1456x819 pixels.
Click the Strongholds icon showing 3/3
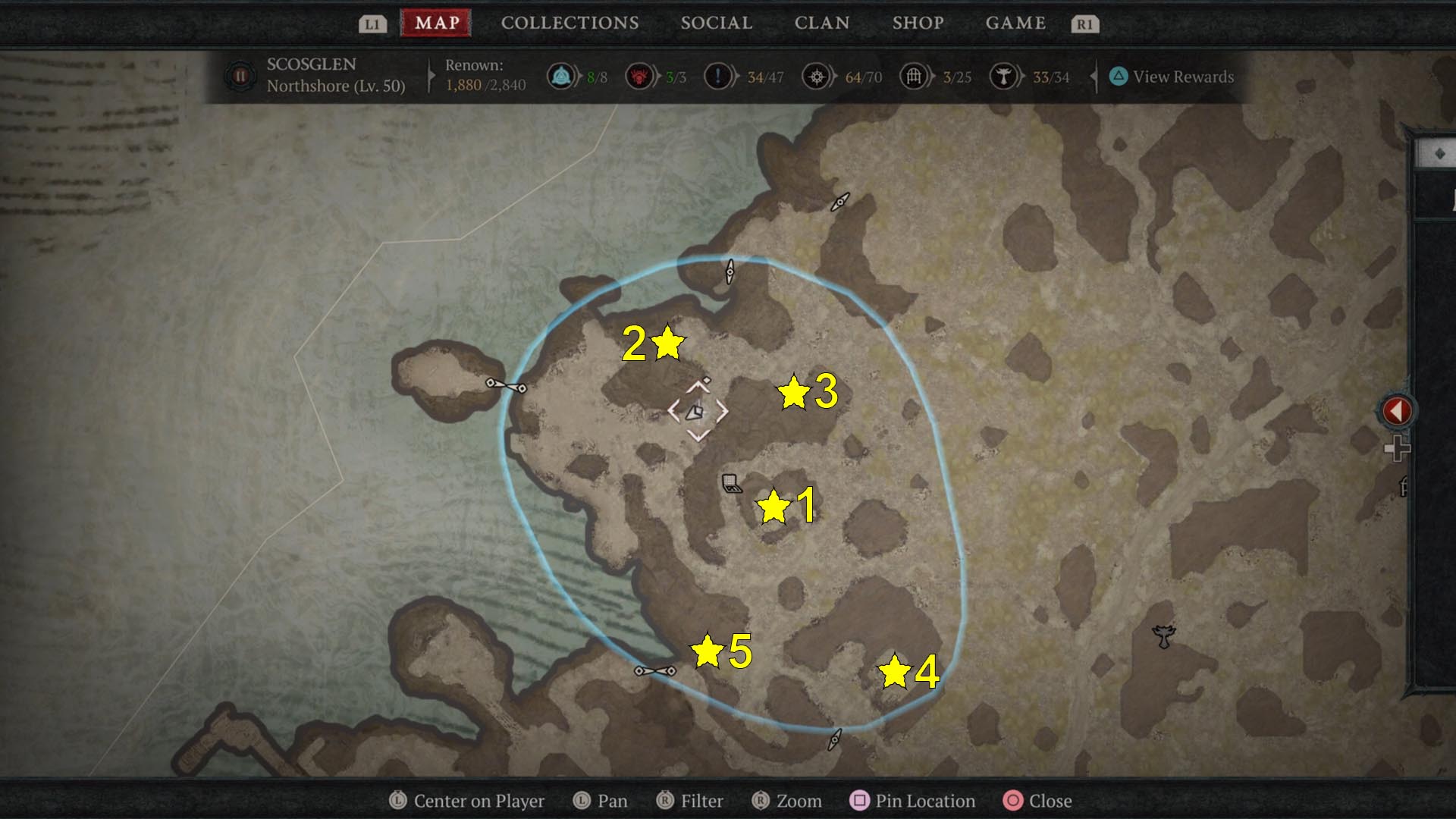(639, 76)
